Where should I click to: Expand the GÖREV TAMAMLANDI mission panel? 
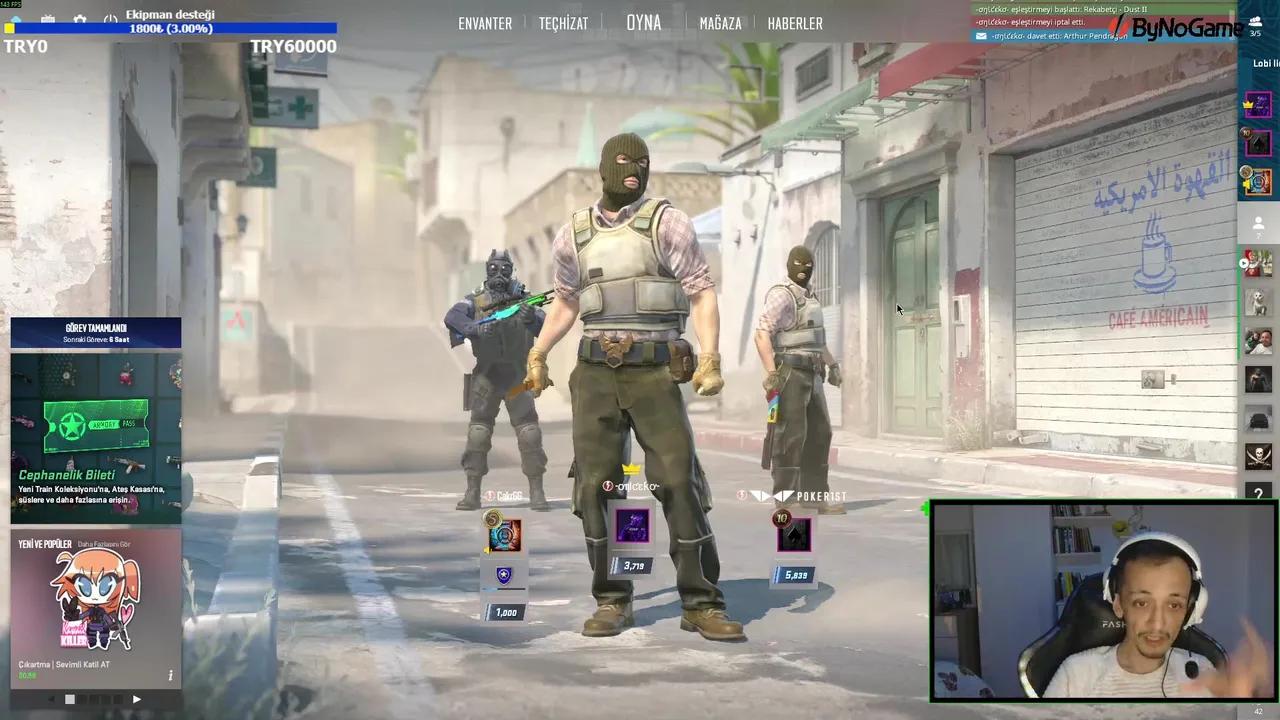click(x=95, y=333)
